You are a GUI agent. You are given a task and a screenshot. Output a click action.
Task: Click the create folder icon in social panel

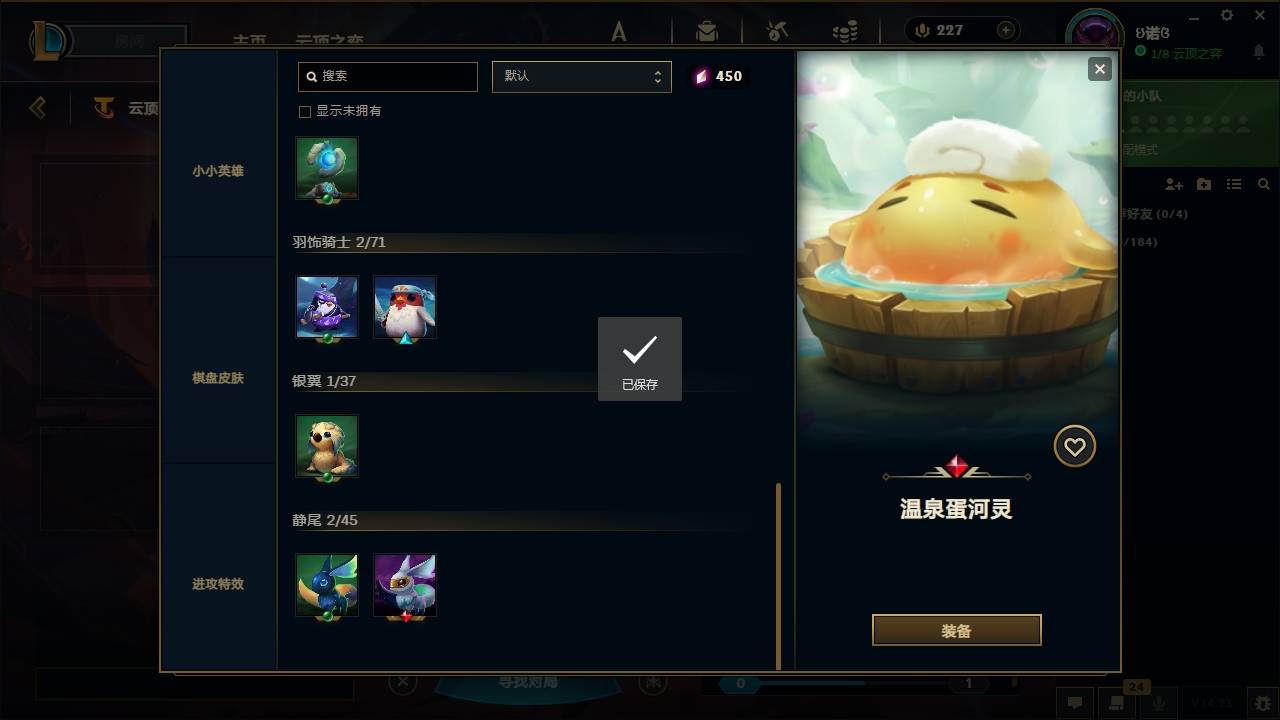click(x=1203, y=183)
